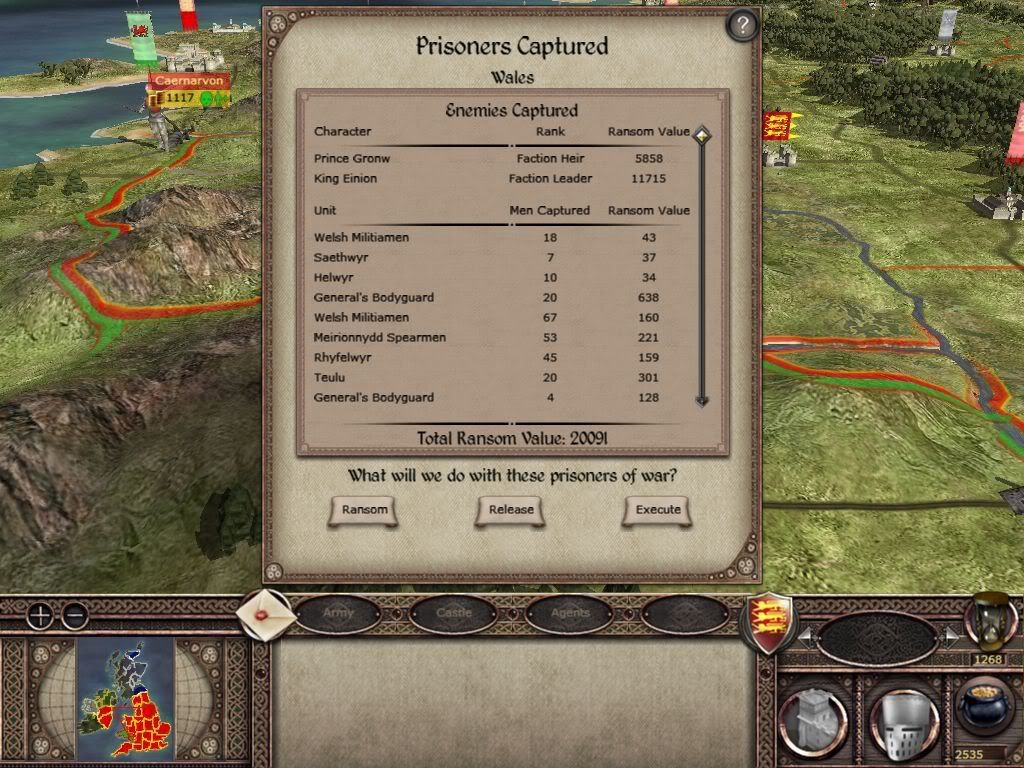Ransom the captured Welsh prisoners
The height and width of the screenshot is (768, 1024).
(364, 510)
